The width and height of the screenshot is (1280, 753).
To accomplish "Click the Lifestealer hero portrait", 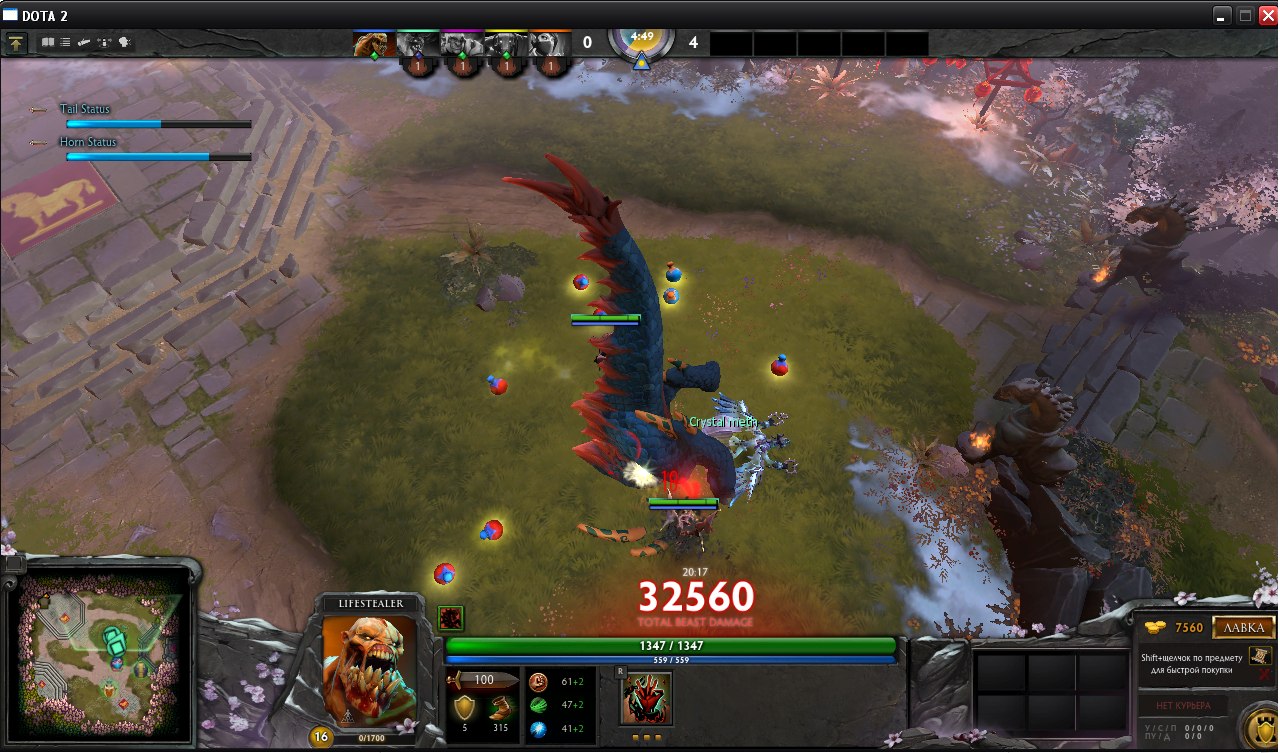I will pyautogui.click(x=369, y=669).
